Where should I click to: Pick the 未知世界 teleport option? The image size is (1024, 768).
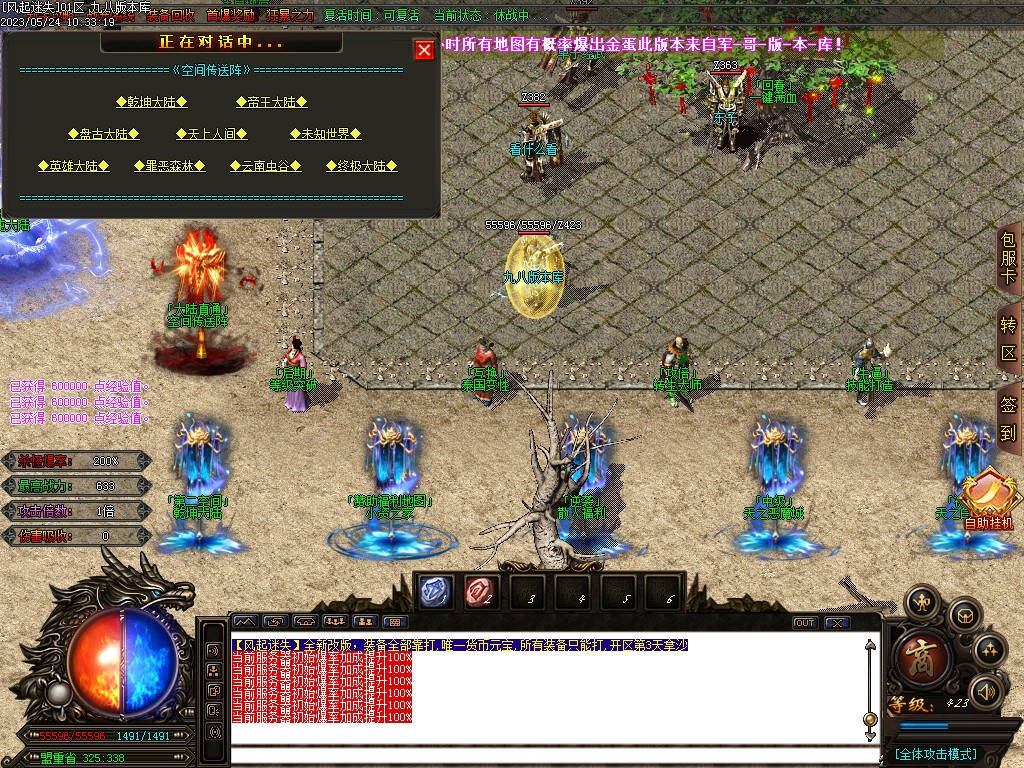325,134
